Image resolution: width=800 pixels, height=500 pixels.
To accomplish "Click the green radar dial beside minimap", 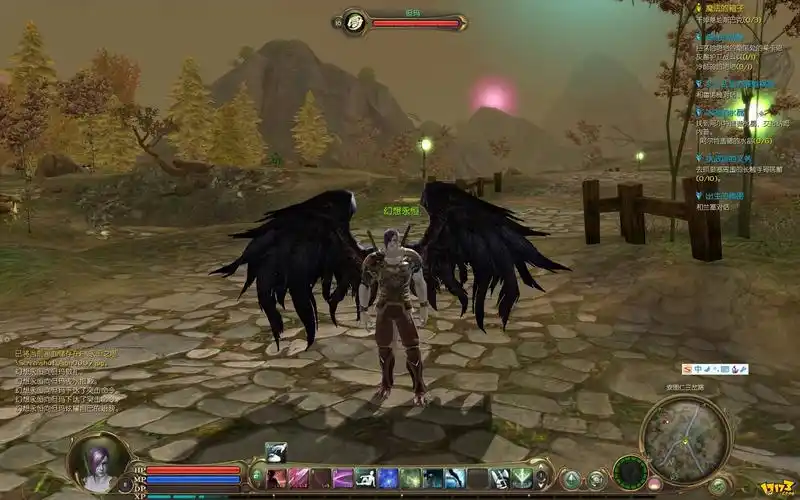I will [630, 470].
